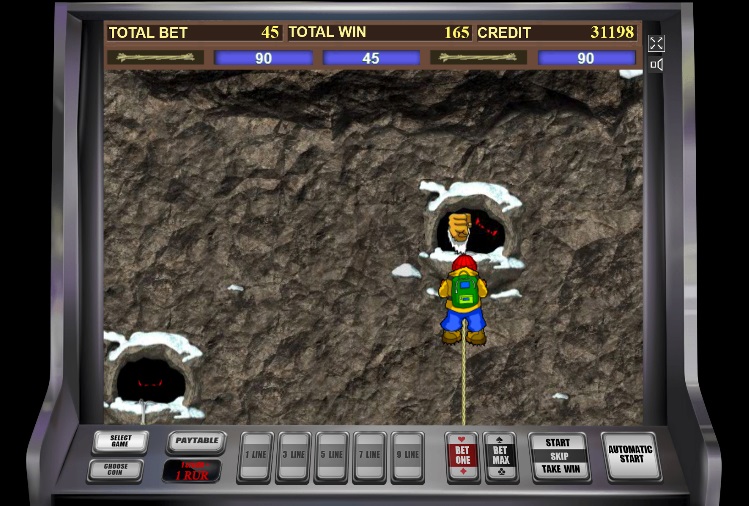Click the Bet One button
The image size is (749, 506).
[x=462, y=456]
